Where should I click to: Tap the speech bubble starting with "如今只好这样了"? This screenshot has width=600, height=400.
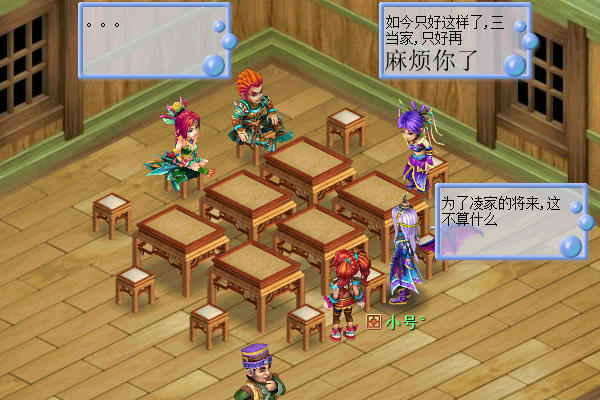[x=452, y=41]
